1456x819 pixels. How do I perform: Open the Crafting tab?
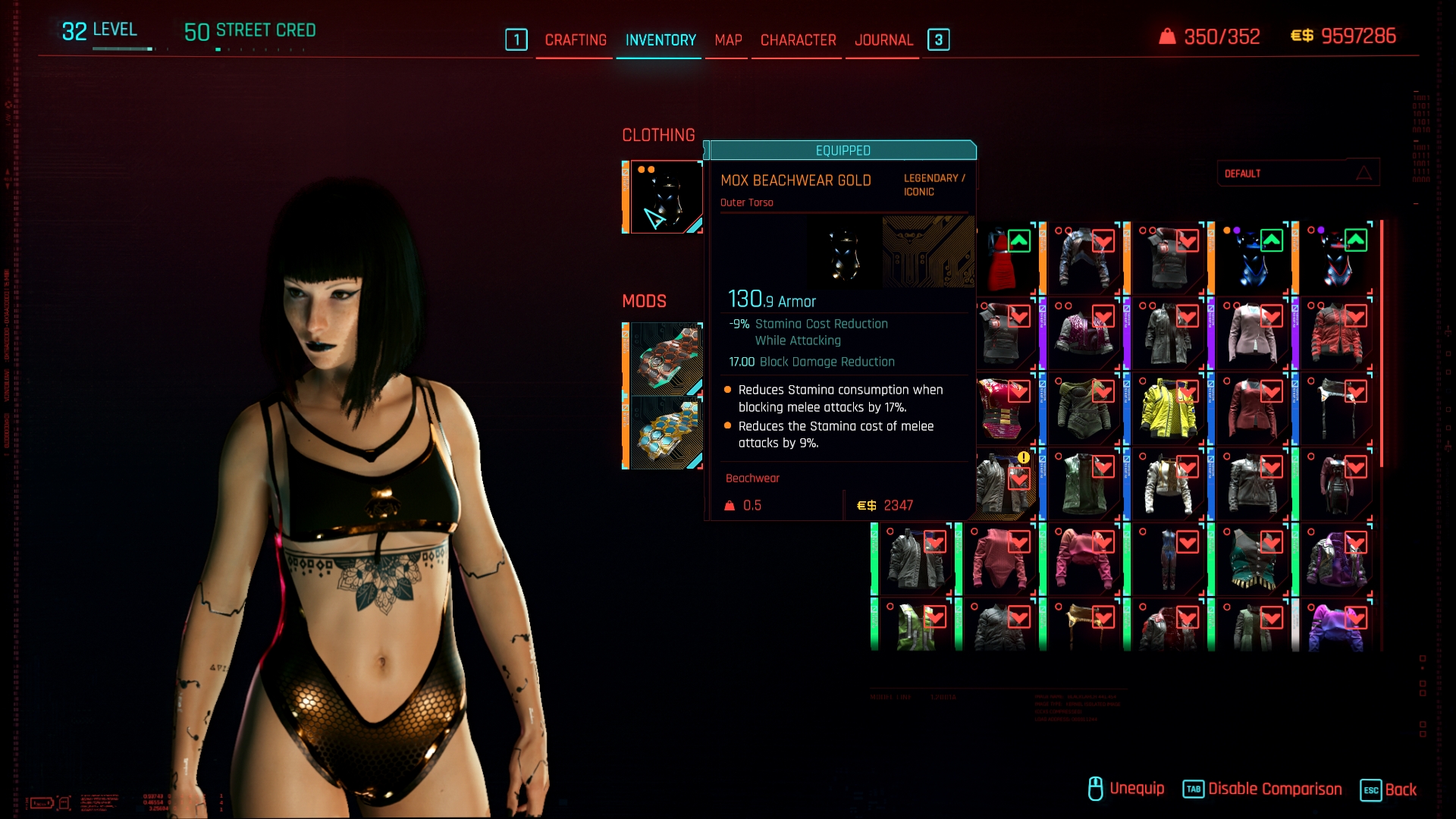tap(576, 40)
